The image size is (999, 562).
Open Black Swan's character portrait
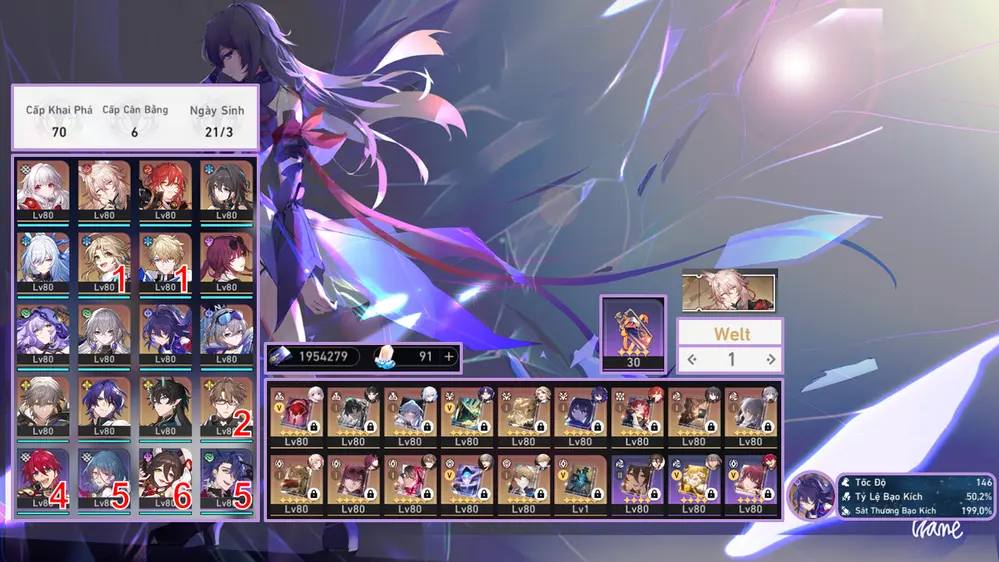click(x=43, y=332)
